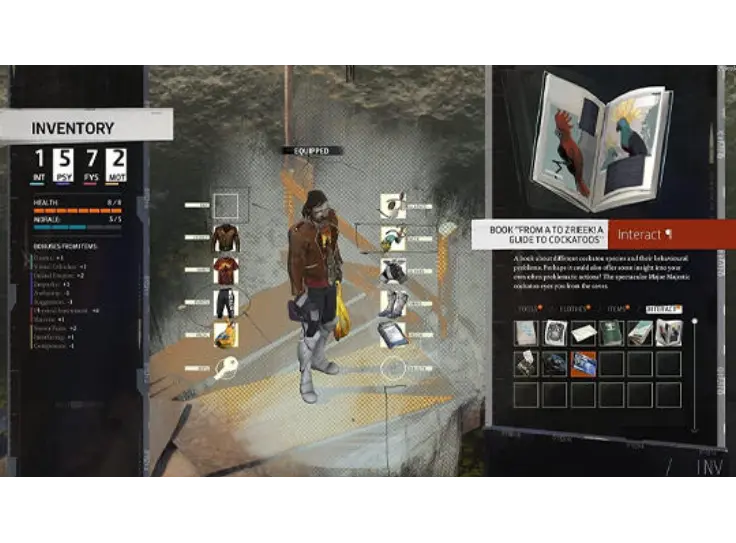This screenshot has height=543, width=736.
Task: Choose the equipped necktie slot
Action: coord(393,238)
